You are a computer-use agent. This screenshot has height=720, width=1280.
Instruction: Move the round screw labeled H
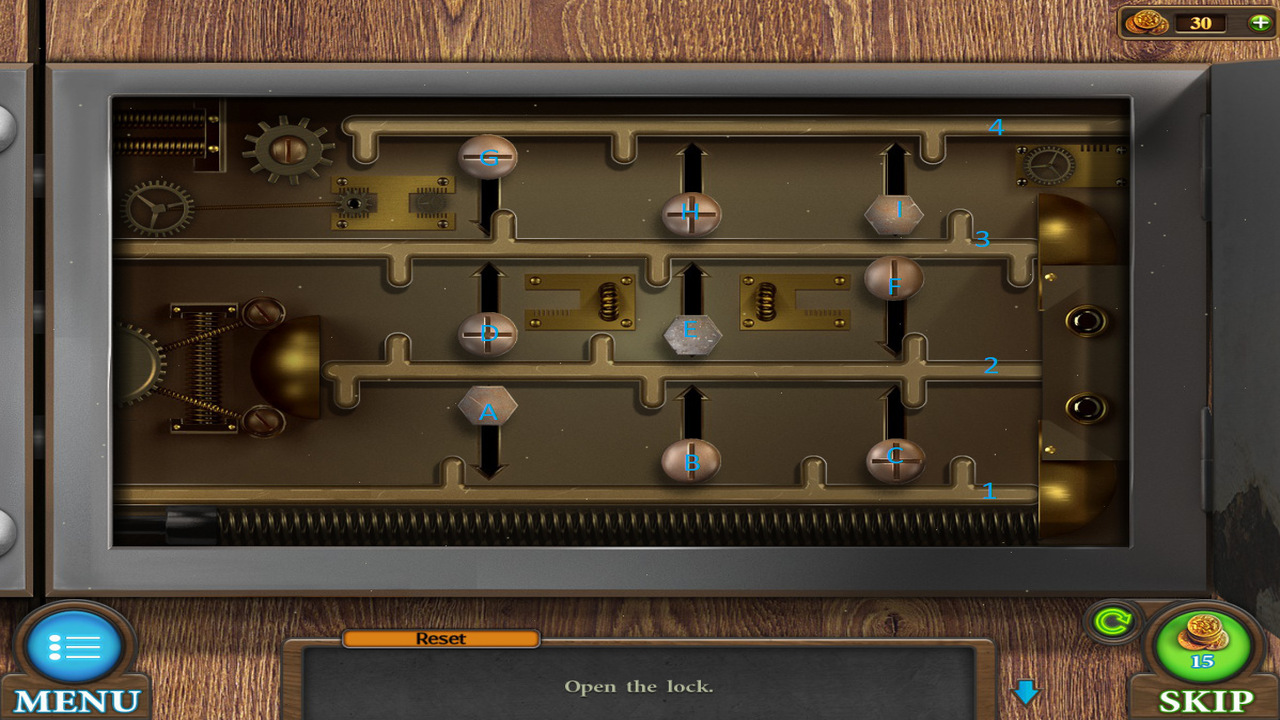[691, 213]
